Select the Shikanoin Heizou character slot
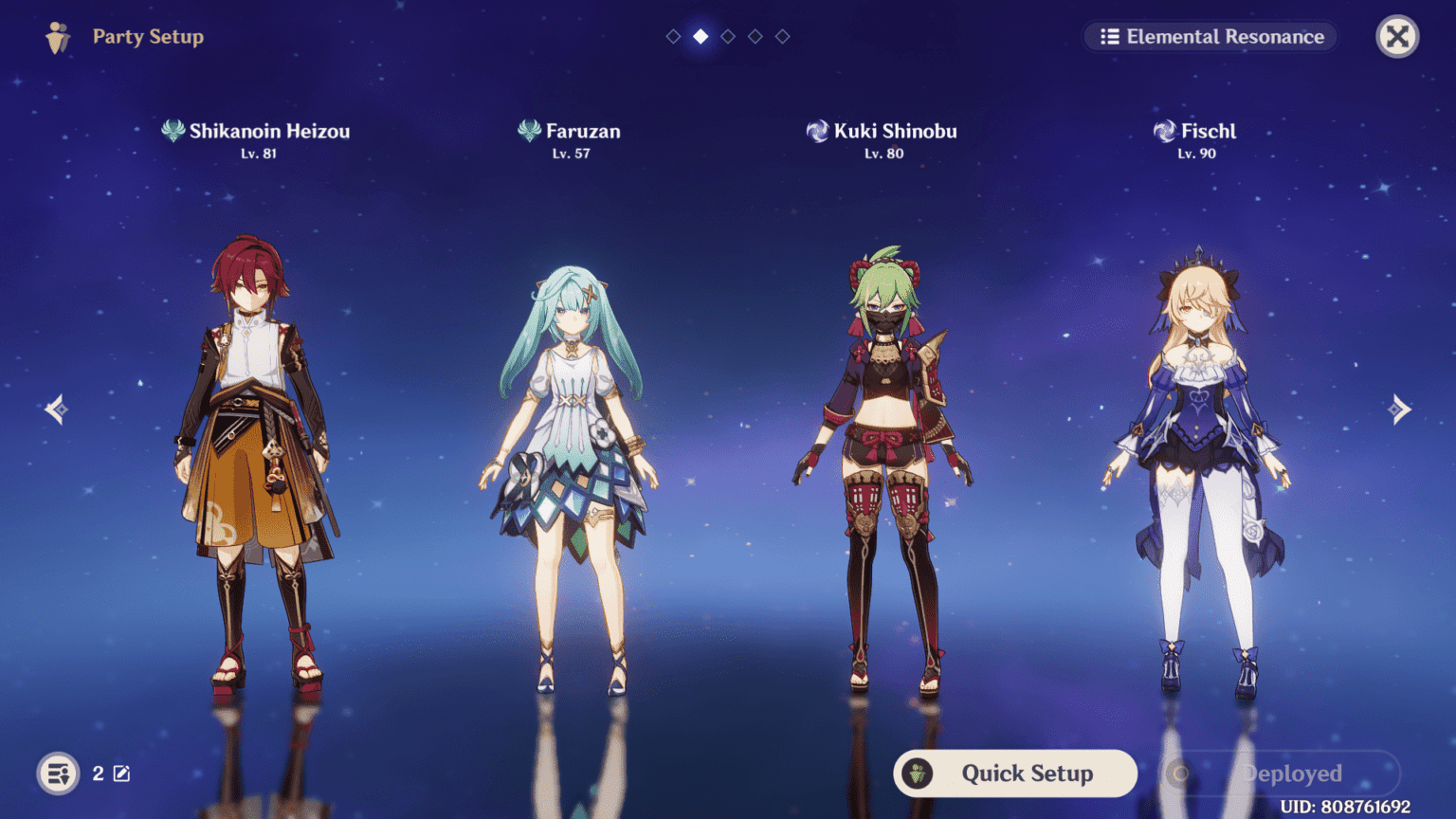Screen dimensions: 1456x819 click(256, 455)
